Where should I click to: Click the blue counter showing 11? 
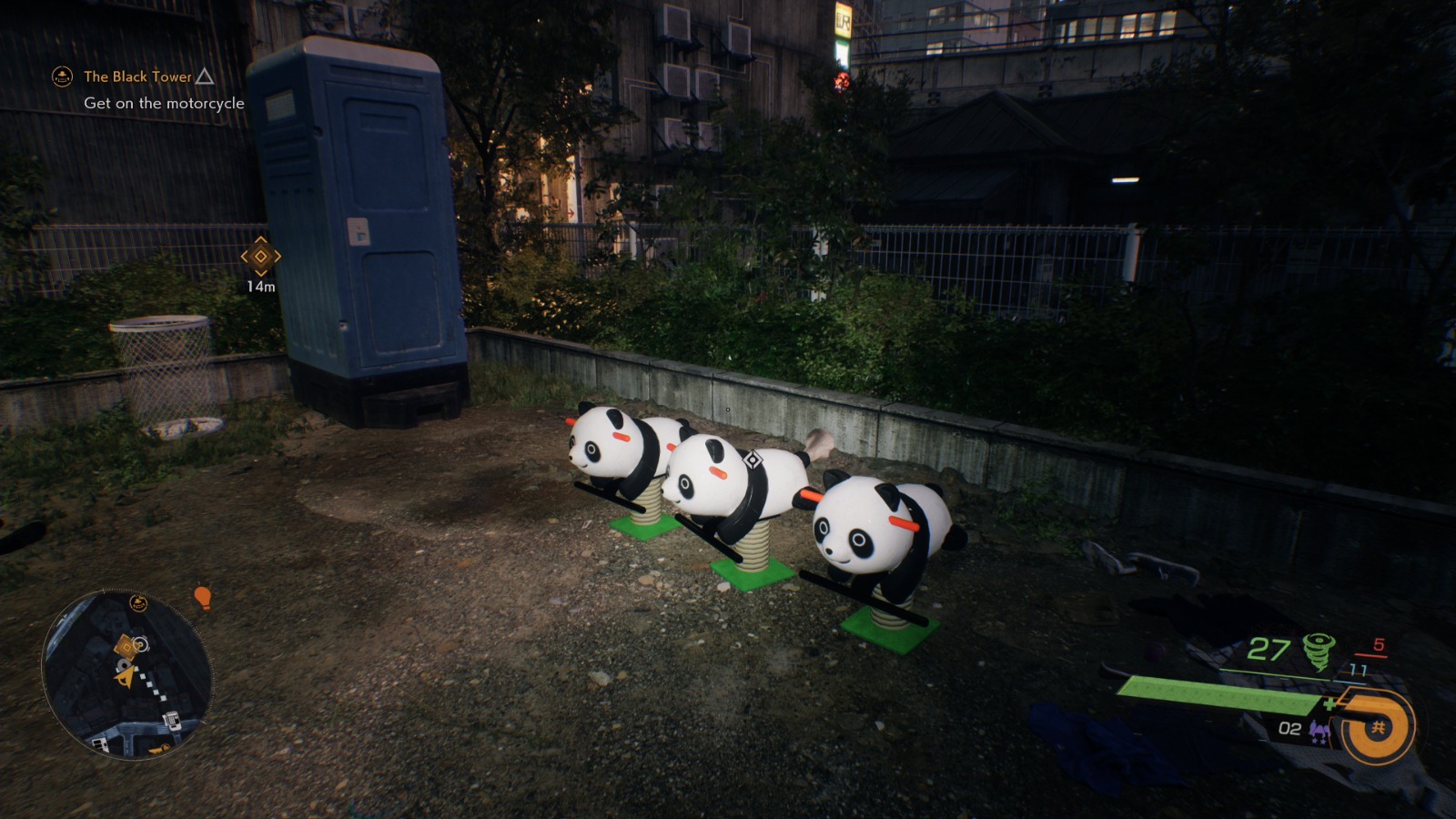pos(1358,670)
